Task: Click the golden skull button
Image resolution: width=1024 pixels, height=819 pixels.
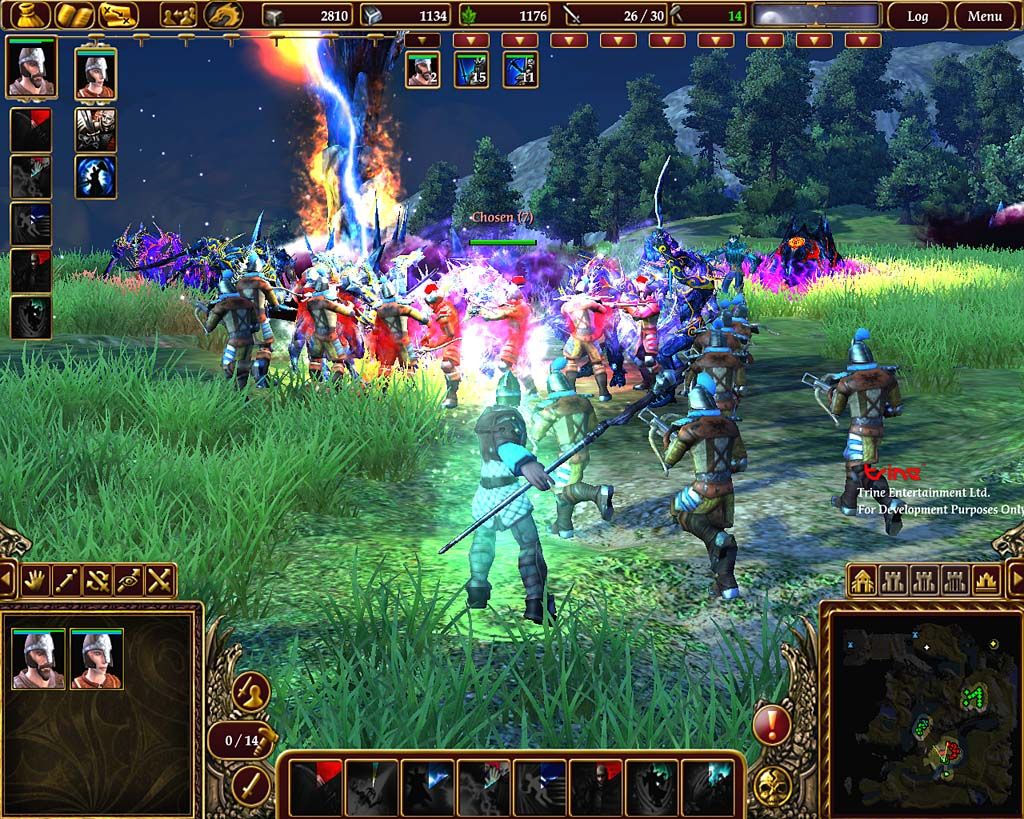Action: 772,786
